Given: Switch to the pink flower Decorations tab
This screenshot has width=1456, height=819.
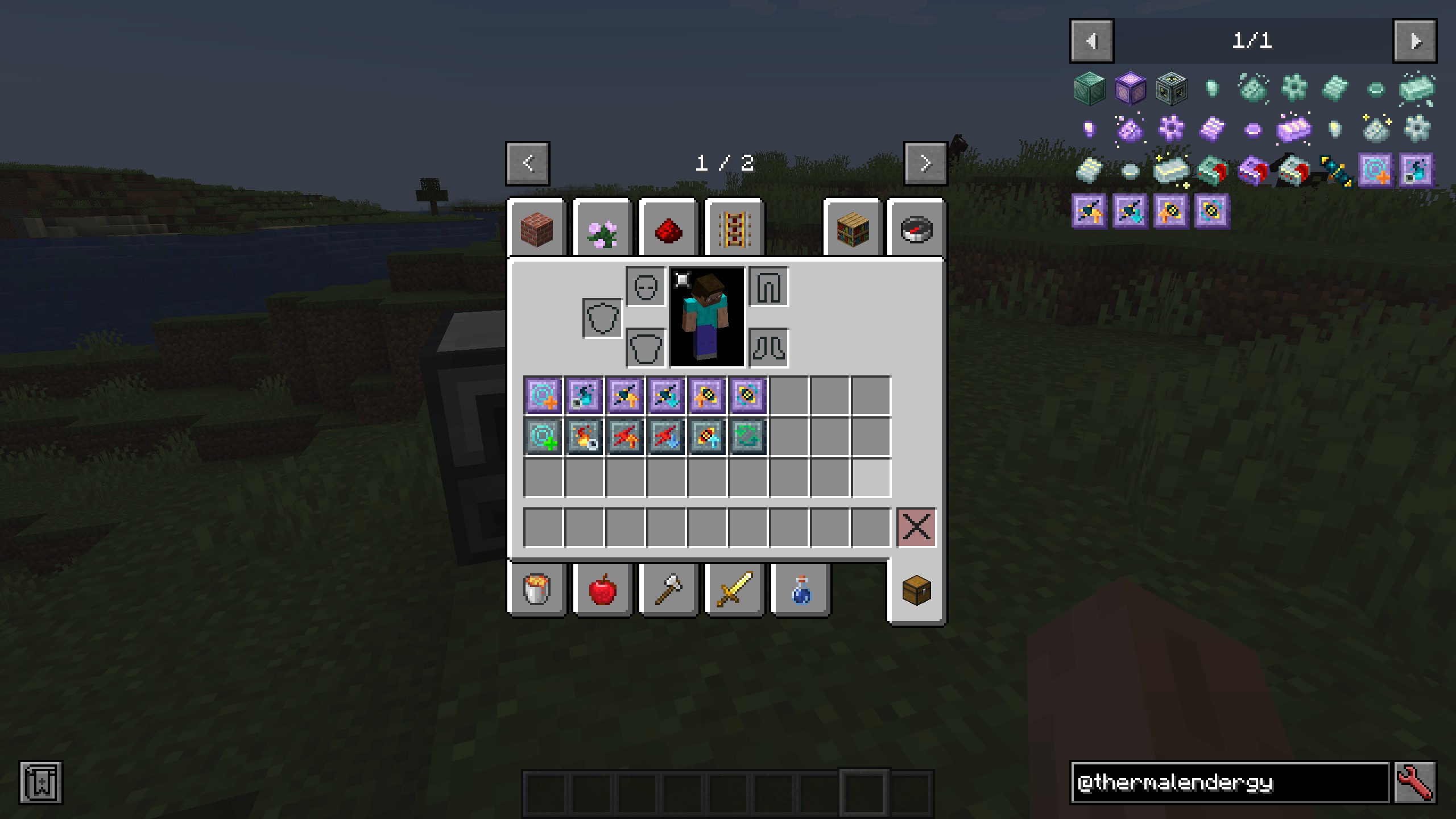Looking at the screenshot, I should pyautogui.click(x=603, y=229).
